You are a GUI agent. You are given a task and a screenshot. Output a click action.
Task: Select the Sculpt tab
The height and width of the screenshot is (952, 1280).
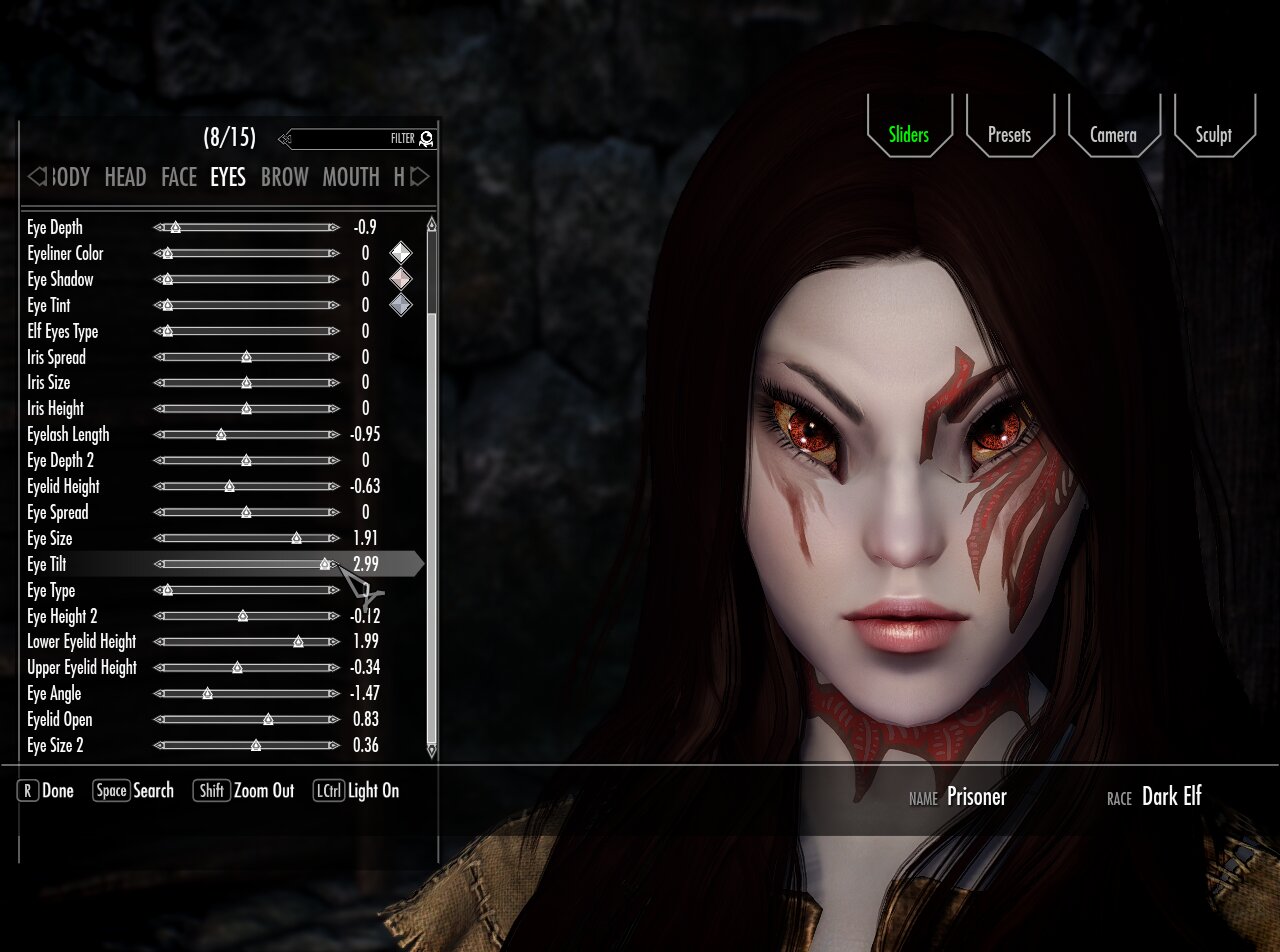(x=1213, y=135)
